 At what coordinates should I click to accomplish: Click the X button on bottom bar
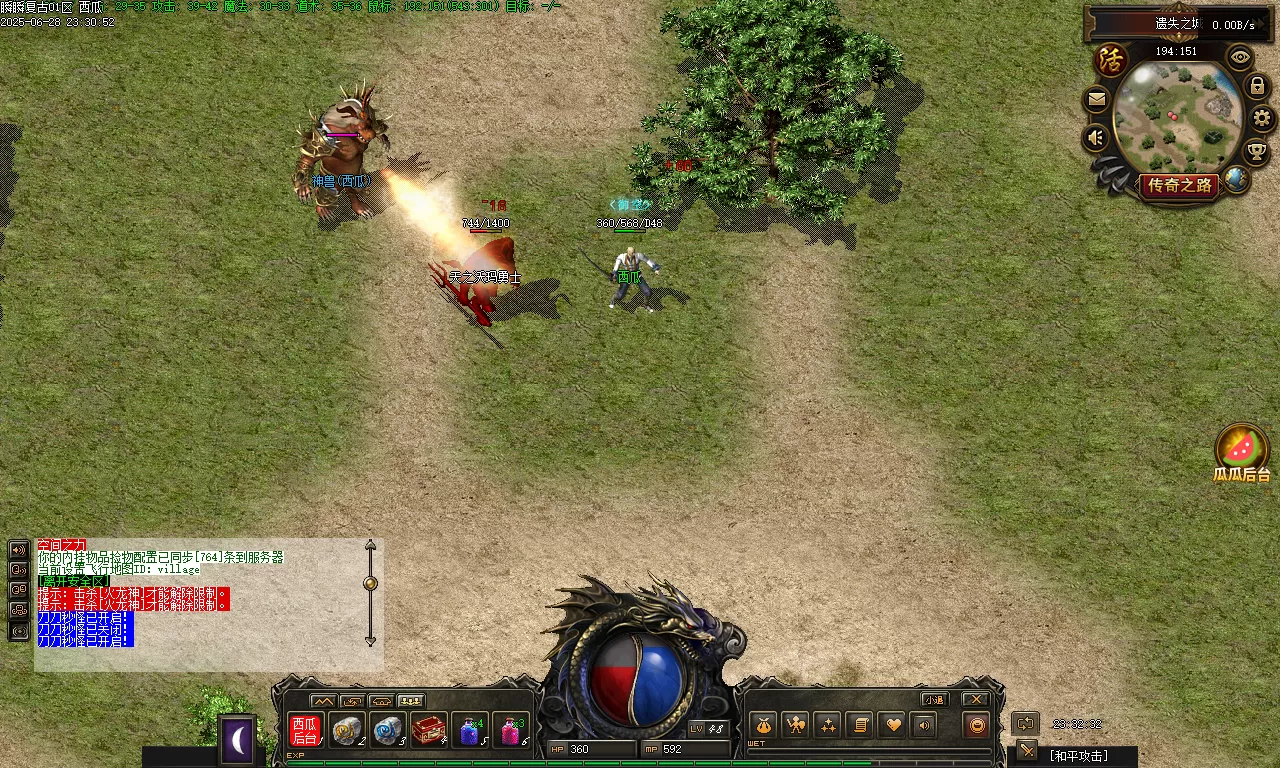(976, 699)
